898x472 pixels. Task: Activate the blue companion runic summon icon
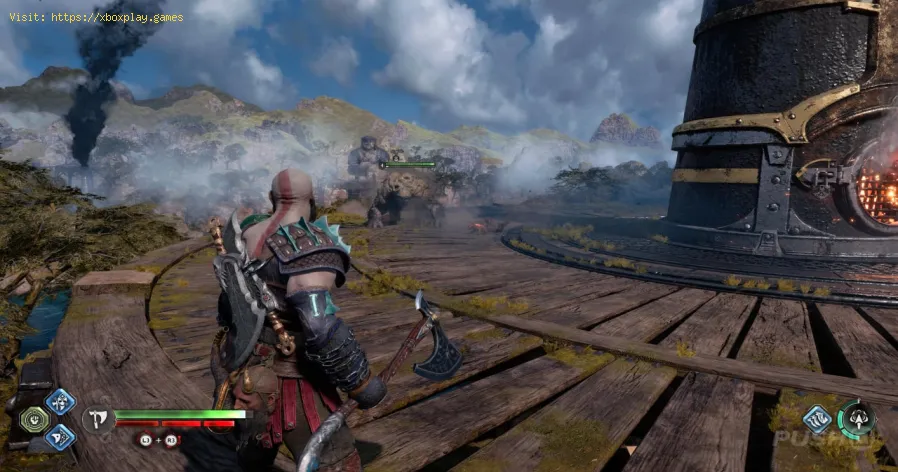click(816, 418)
